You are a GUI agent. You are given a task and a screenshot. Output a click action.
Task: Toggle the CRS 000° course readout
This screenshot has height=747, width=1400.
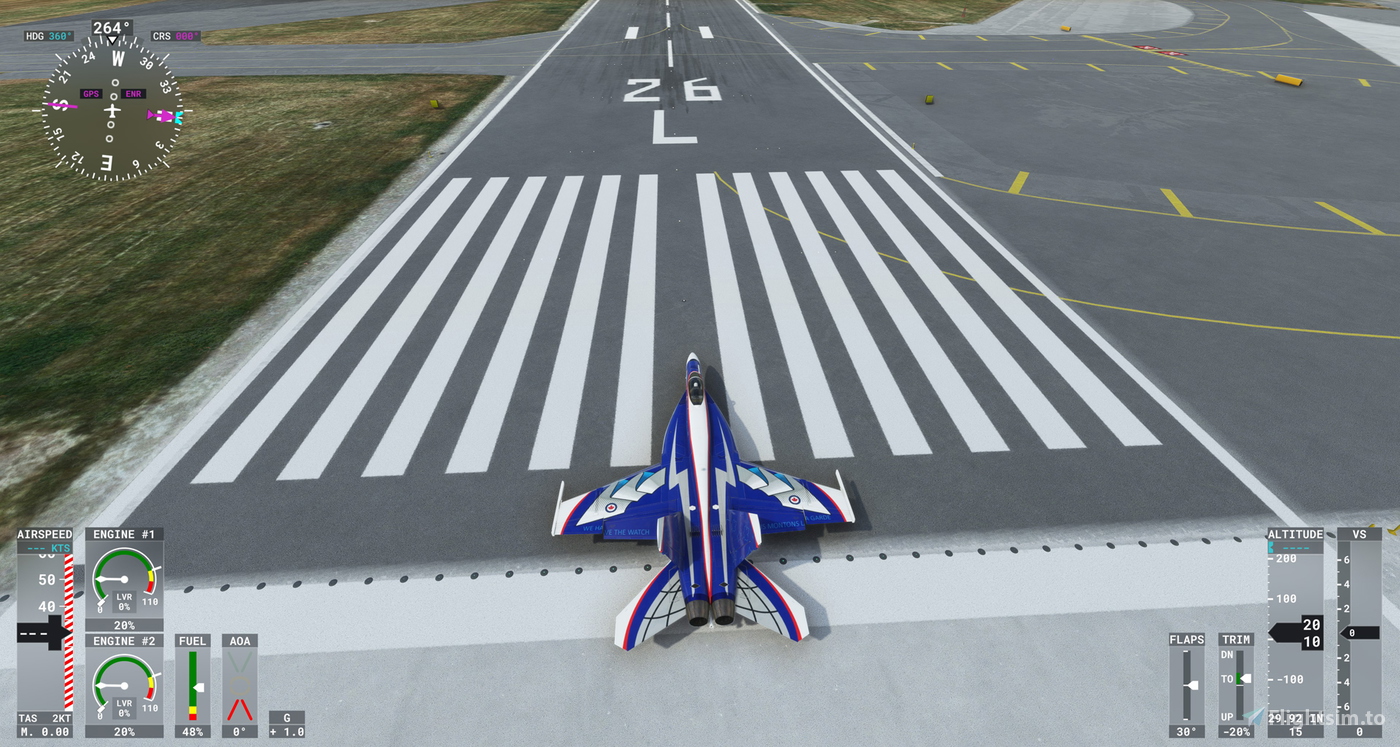tap(174, 35)
